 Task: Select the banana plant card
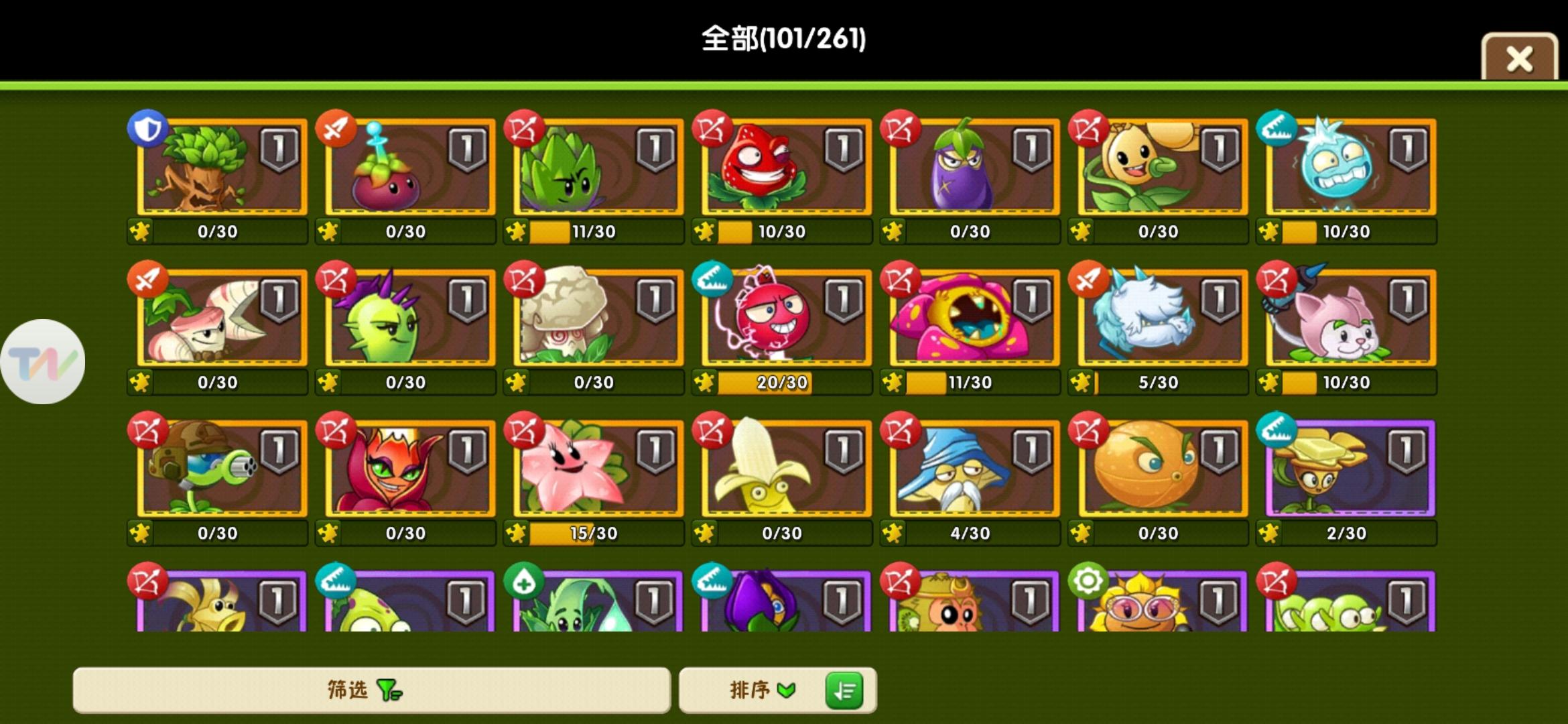point(781,469)
